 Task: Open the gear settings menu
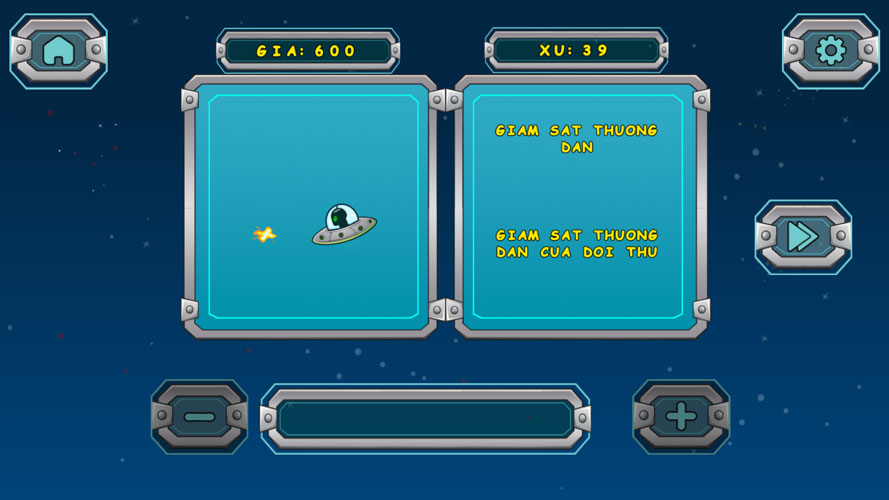[x=830, y=50]
